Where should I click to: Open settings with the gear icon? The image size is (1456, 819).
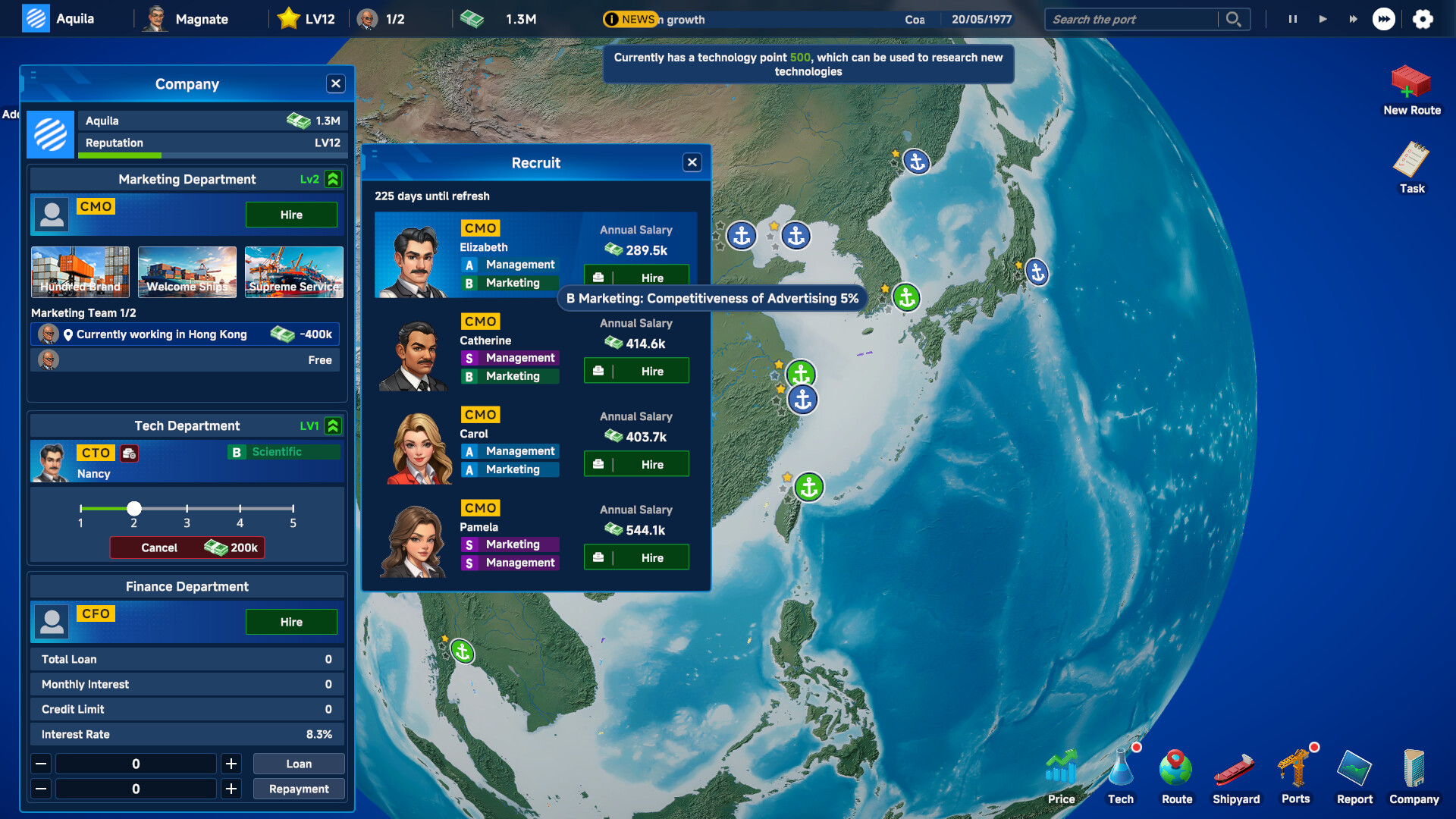tap(1423, 19)
